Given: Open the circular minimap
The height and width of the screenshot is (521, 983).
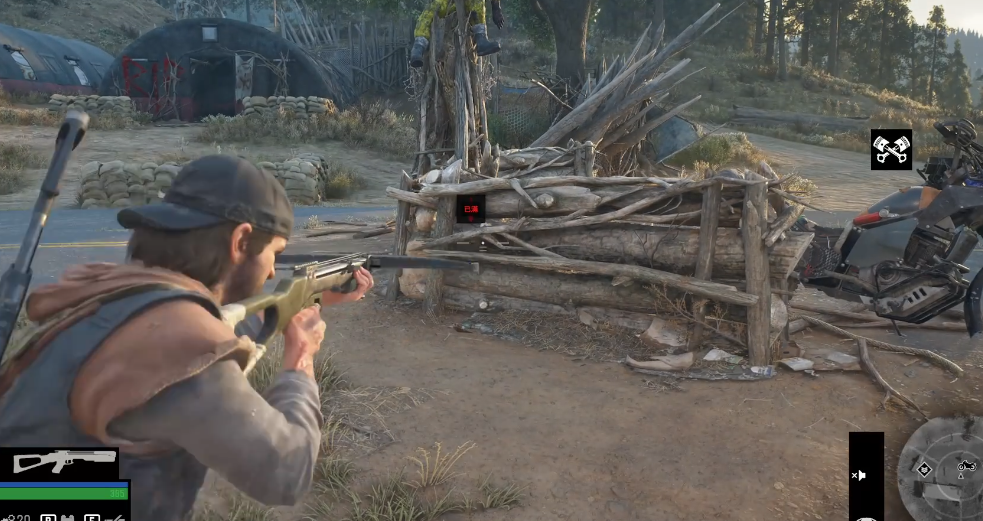Looking at the screenshot, I should pyautogui.click(x=943, y=469).
